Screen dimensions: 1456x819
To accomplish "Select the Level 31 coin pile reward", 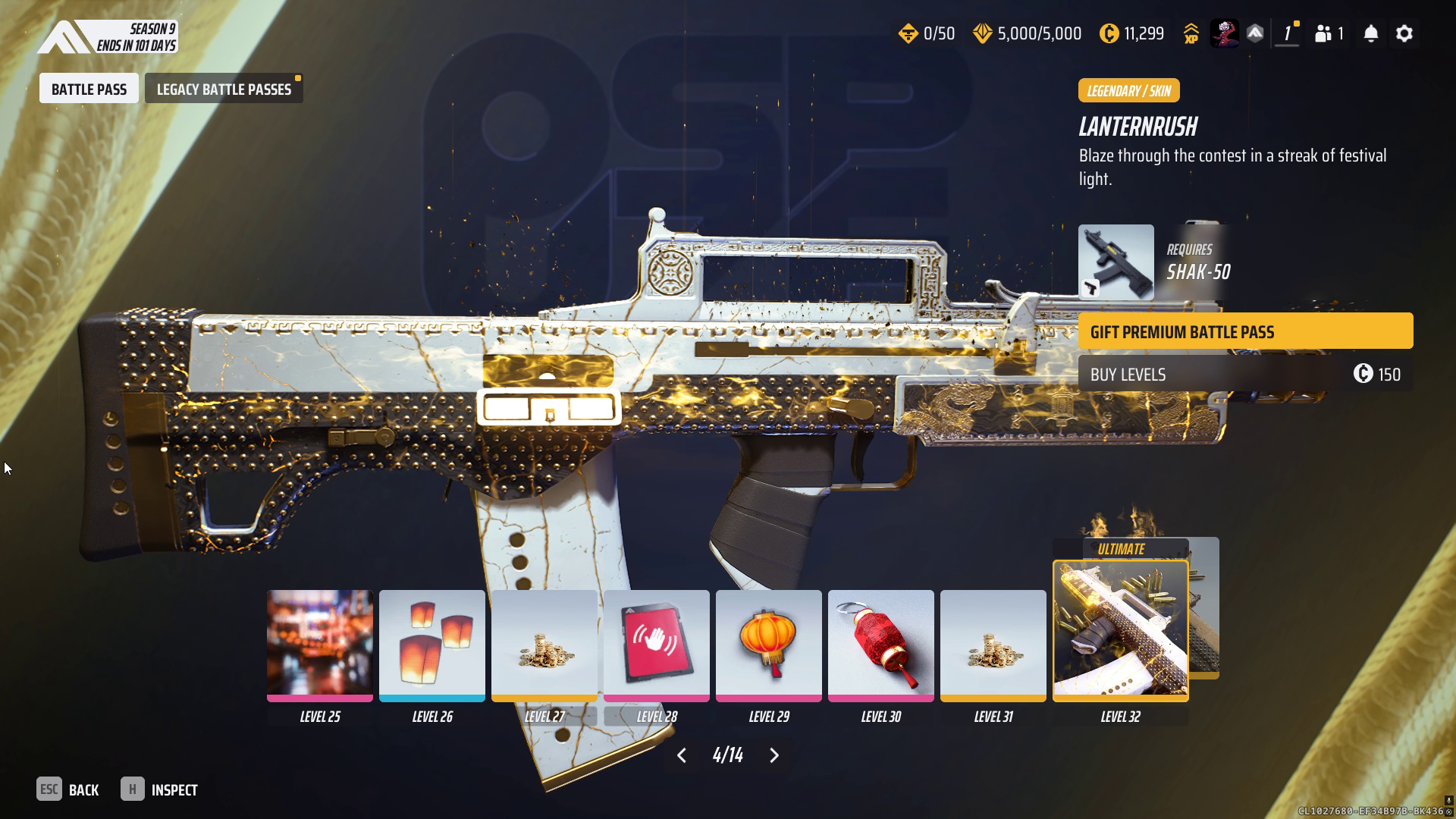I will tap(993, 645).
